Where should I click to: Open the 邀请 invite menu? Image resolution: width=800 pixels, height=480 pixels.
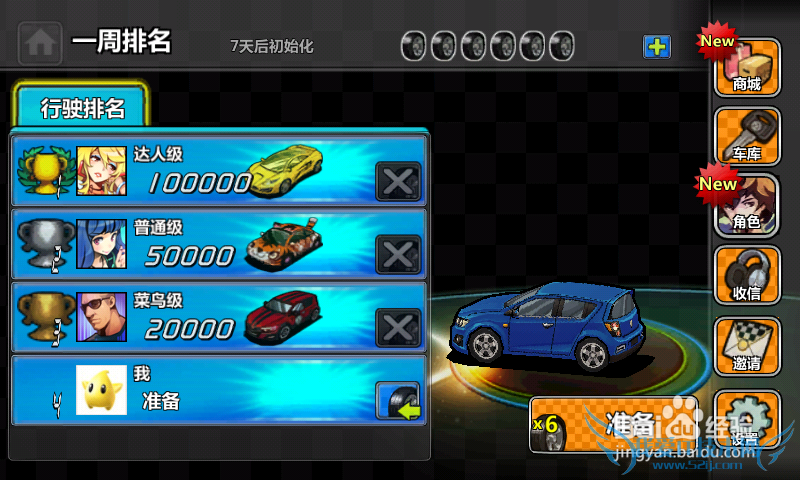coord(747,346)
